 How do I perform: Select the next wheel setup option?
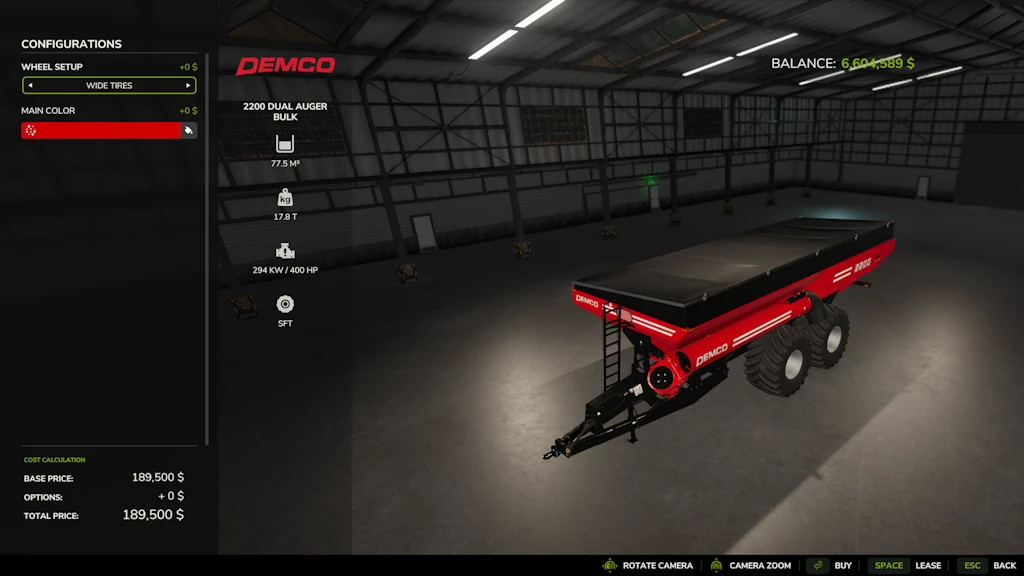(x=188, y=86)
